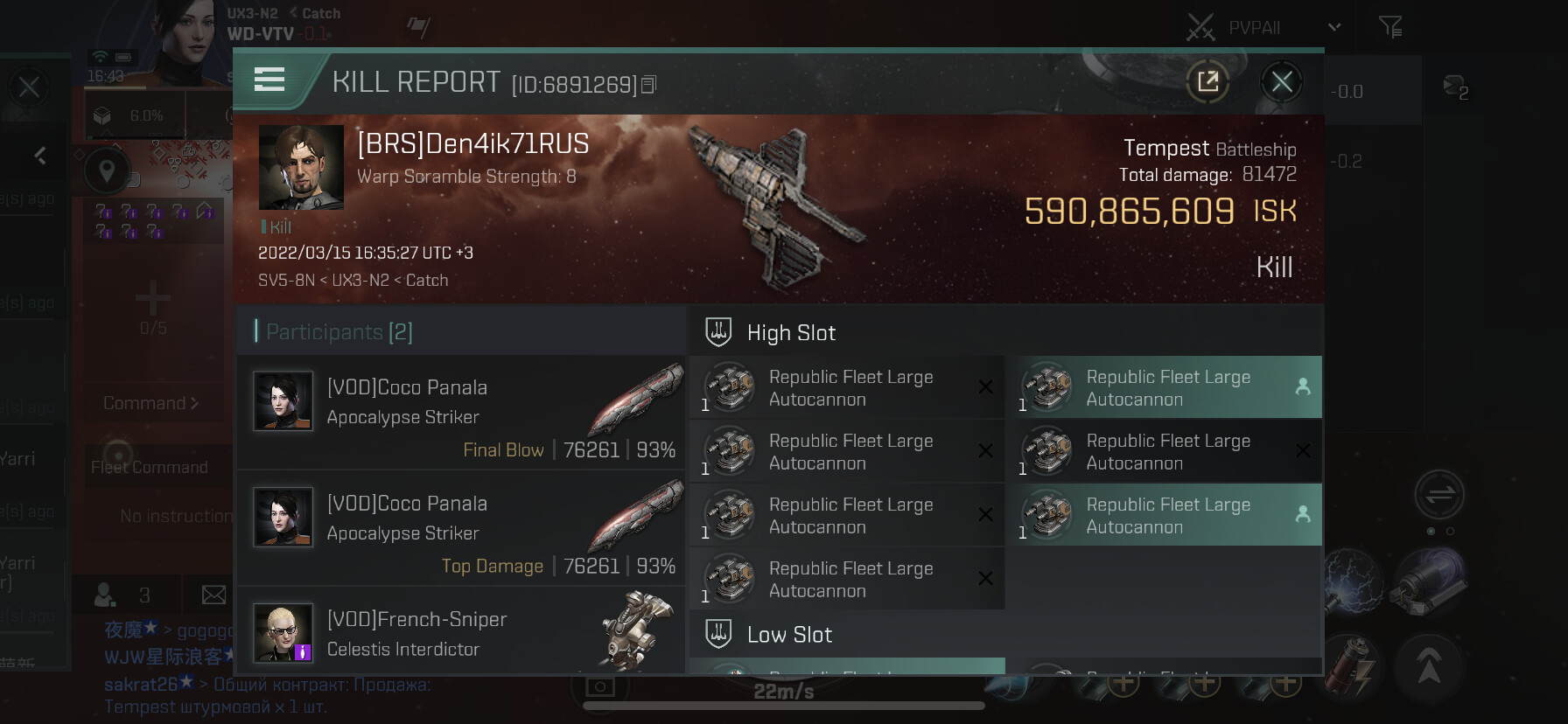Collapse panel with the back arrow
The width and height of the screenshot is (1568, 724).
[x=40, y=156]
